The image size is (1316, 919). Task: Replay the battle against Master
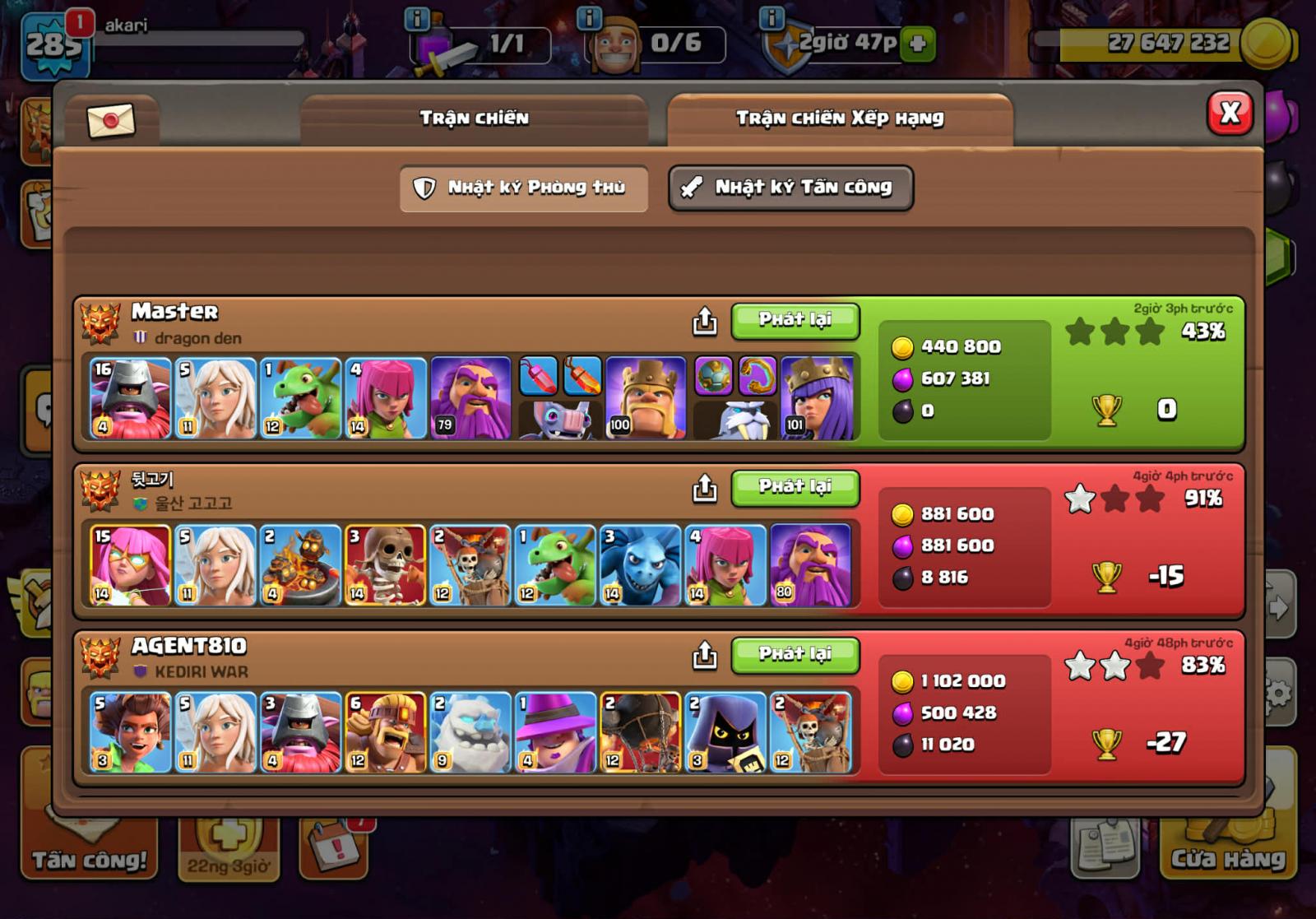click(795, 320)
